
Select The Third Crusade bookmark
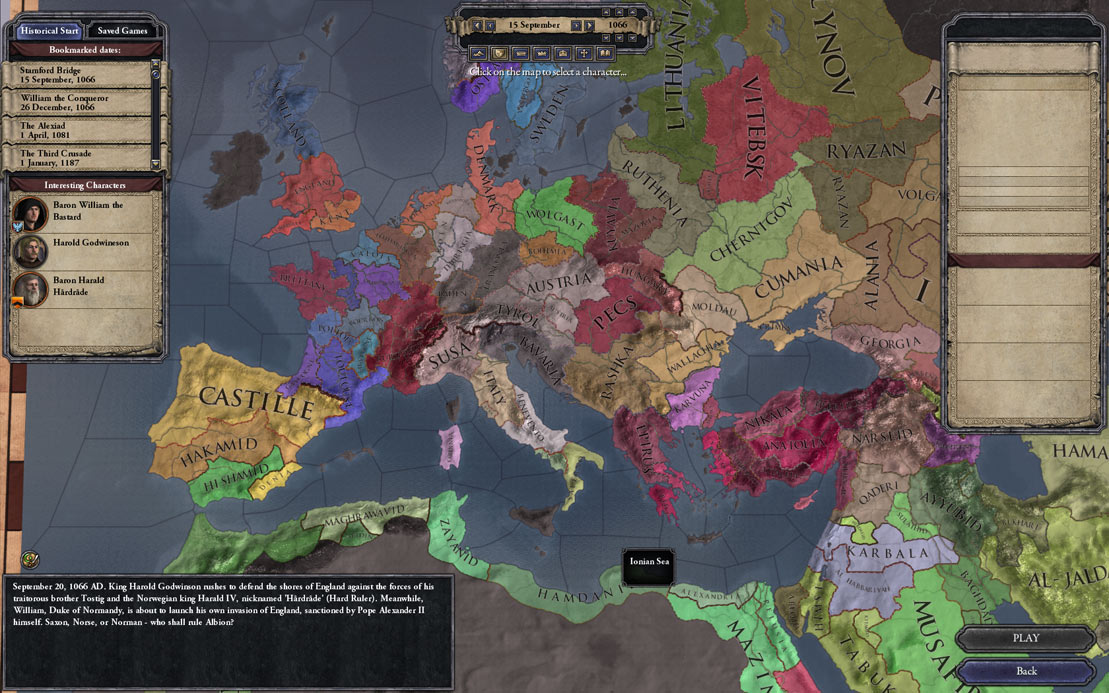(78, 157)
